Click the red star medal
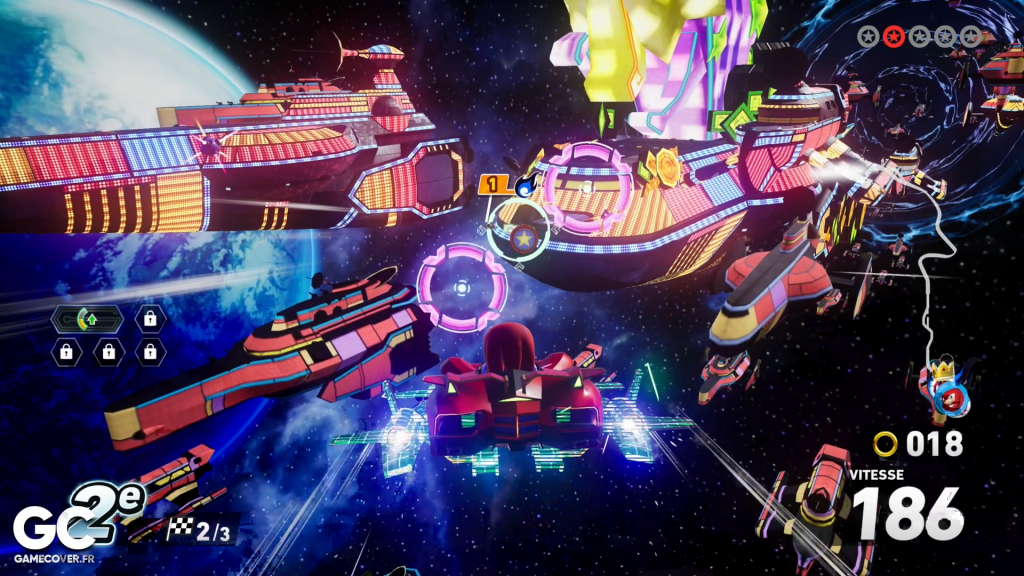Viewport: 1024px width, 576px height. click(x=894, y=37)
